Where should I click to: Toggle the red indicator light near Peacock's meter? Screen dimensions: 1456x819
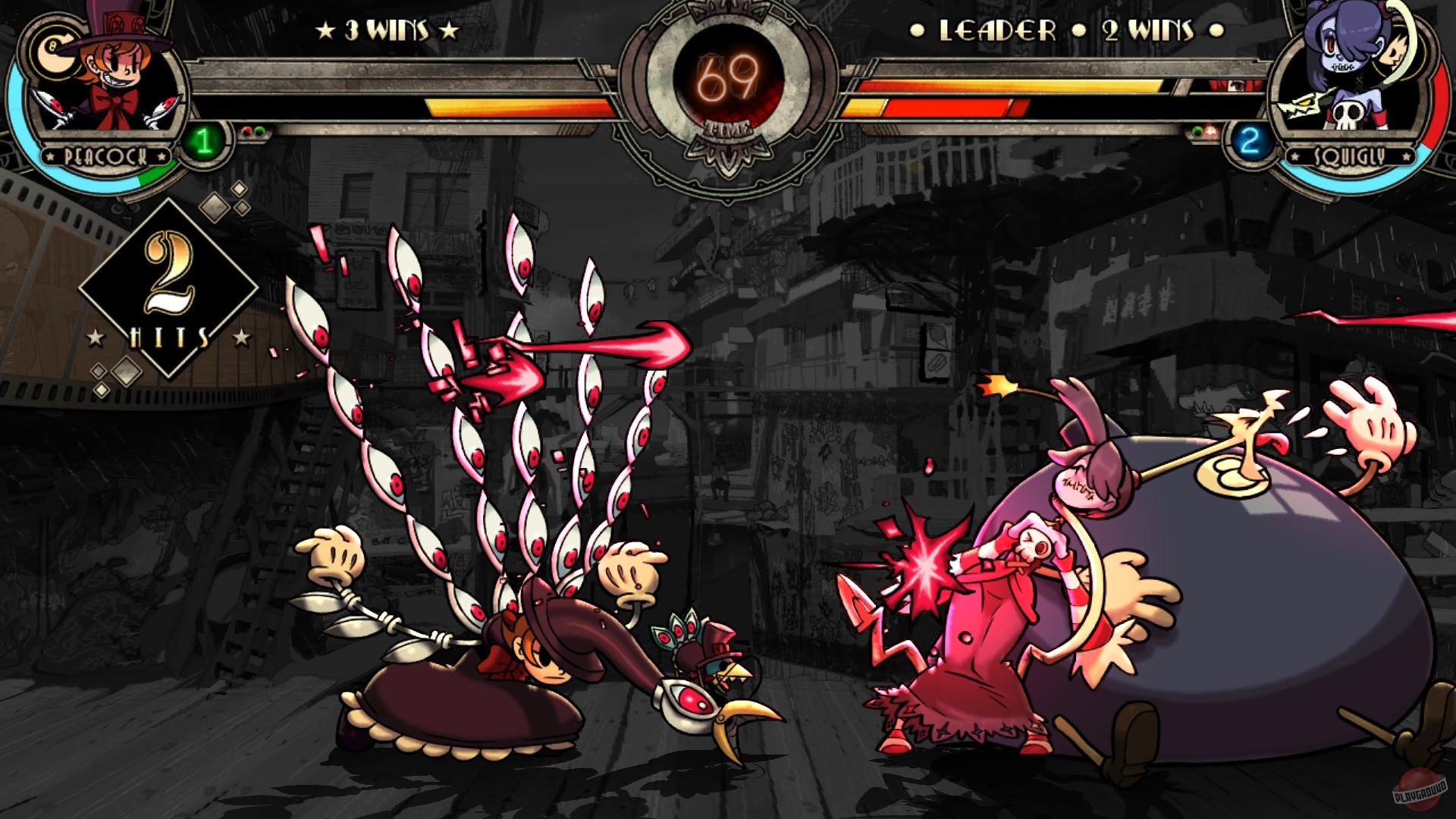(x=248, y=130)
